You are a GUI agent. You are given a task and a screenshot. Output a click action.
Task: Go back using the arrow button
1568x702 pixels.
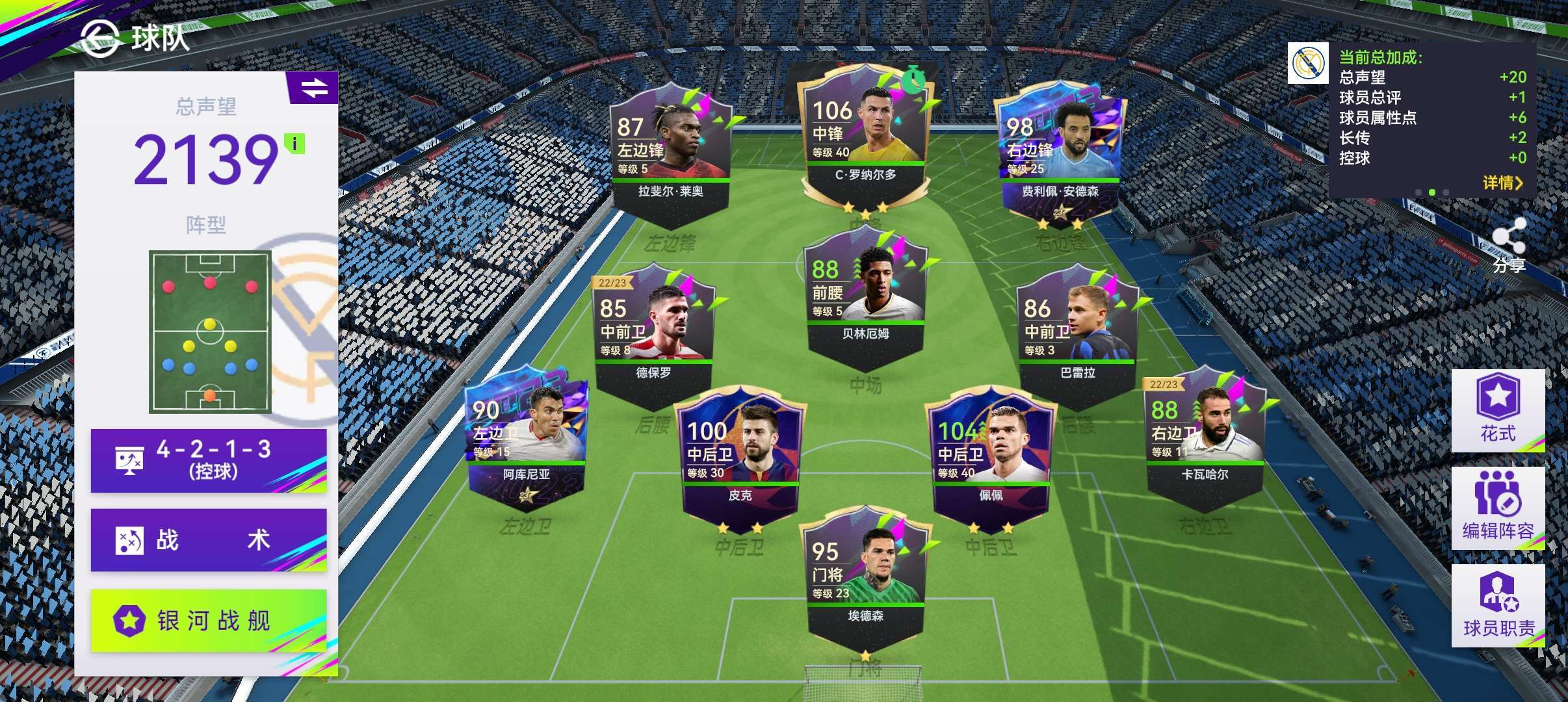click(x=100, y=38)
